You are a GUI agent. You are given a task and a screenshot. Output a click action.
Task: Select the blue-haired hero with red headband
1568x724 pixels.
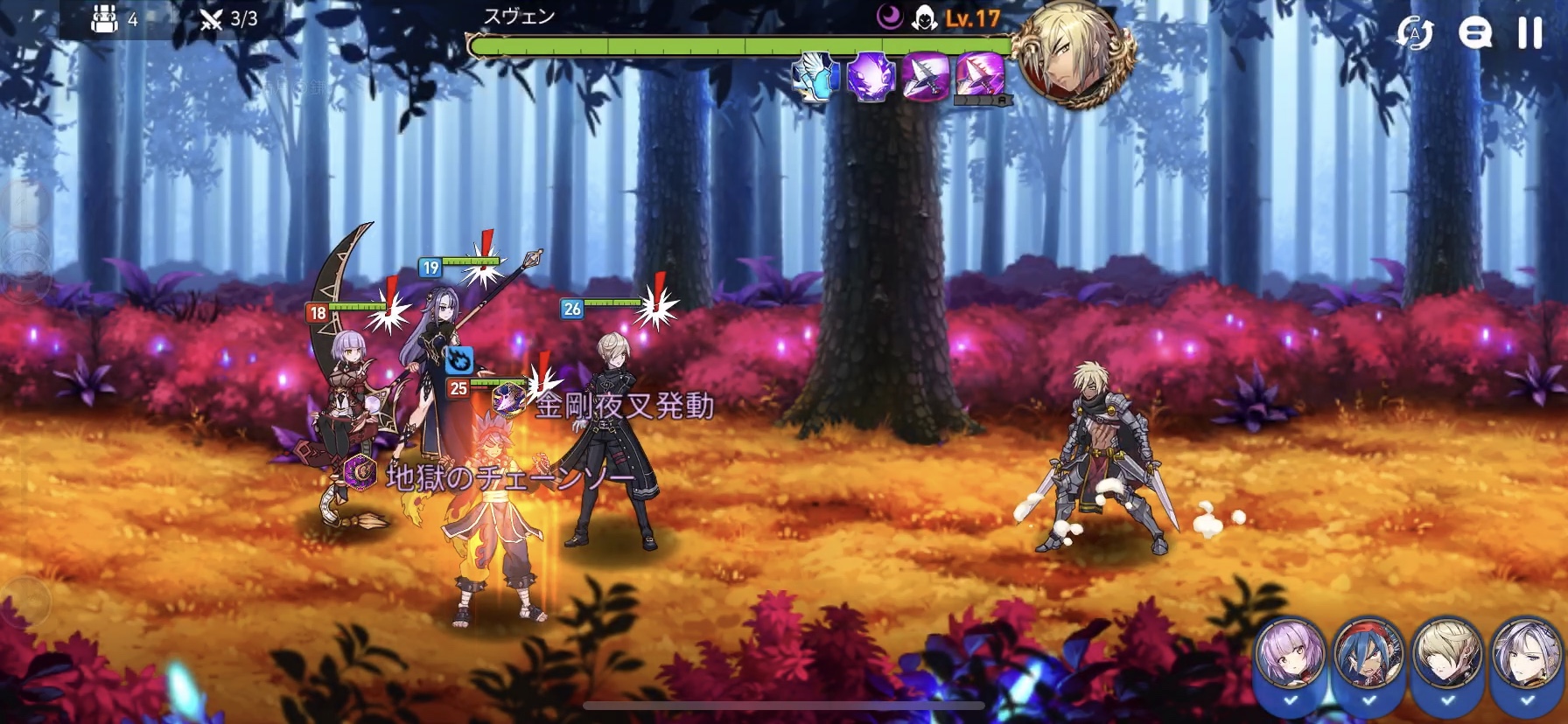[1368, 657]
